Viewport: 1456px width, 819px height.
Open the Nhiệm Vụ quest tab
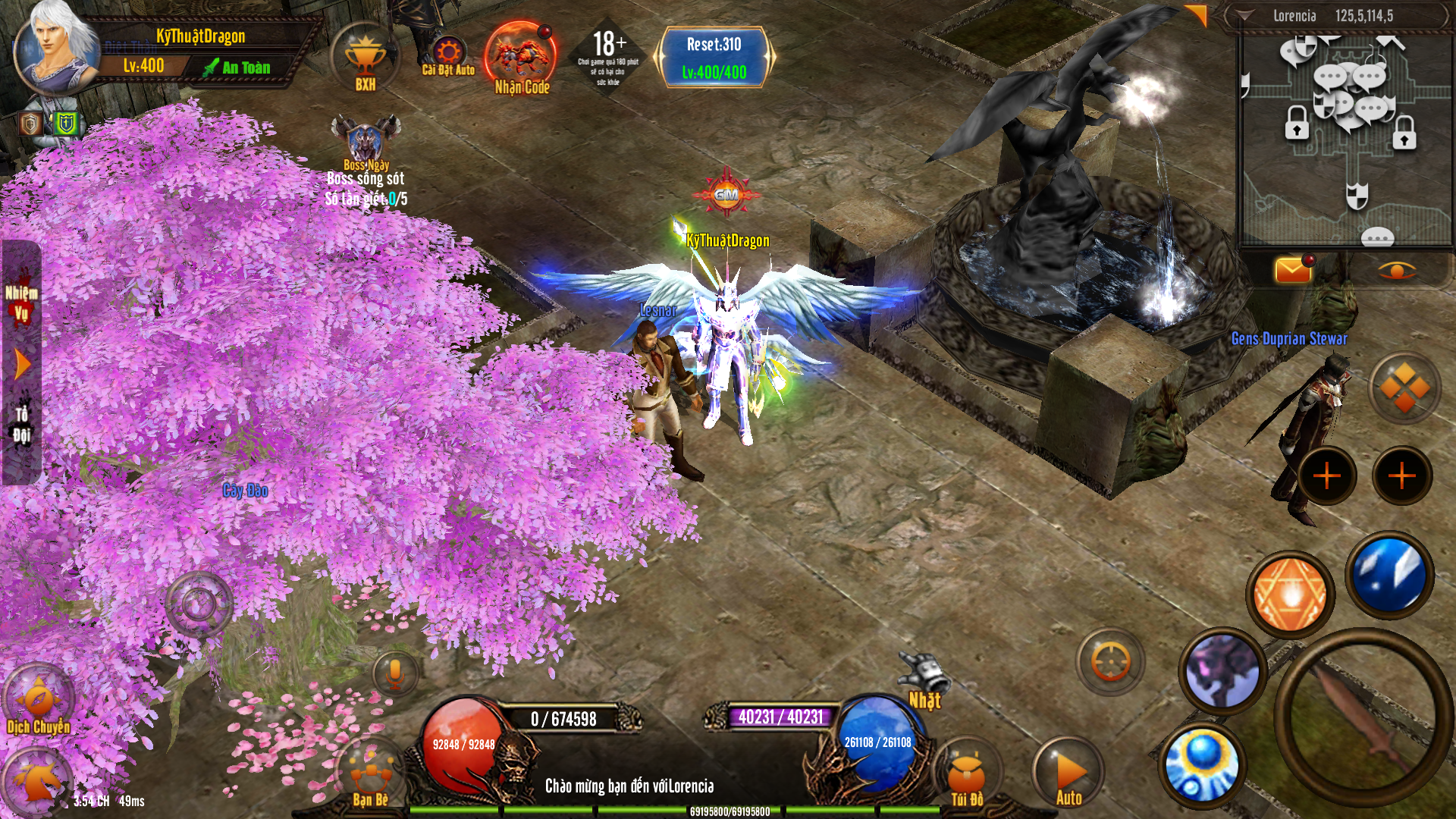pyautogui.click(x=21, y=302)
